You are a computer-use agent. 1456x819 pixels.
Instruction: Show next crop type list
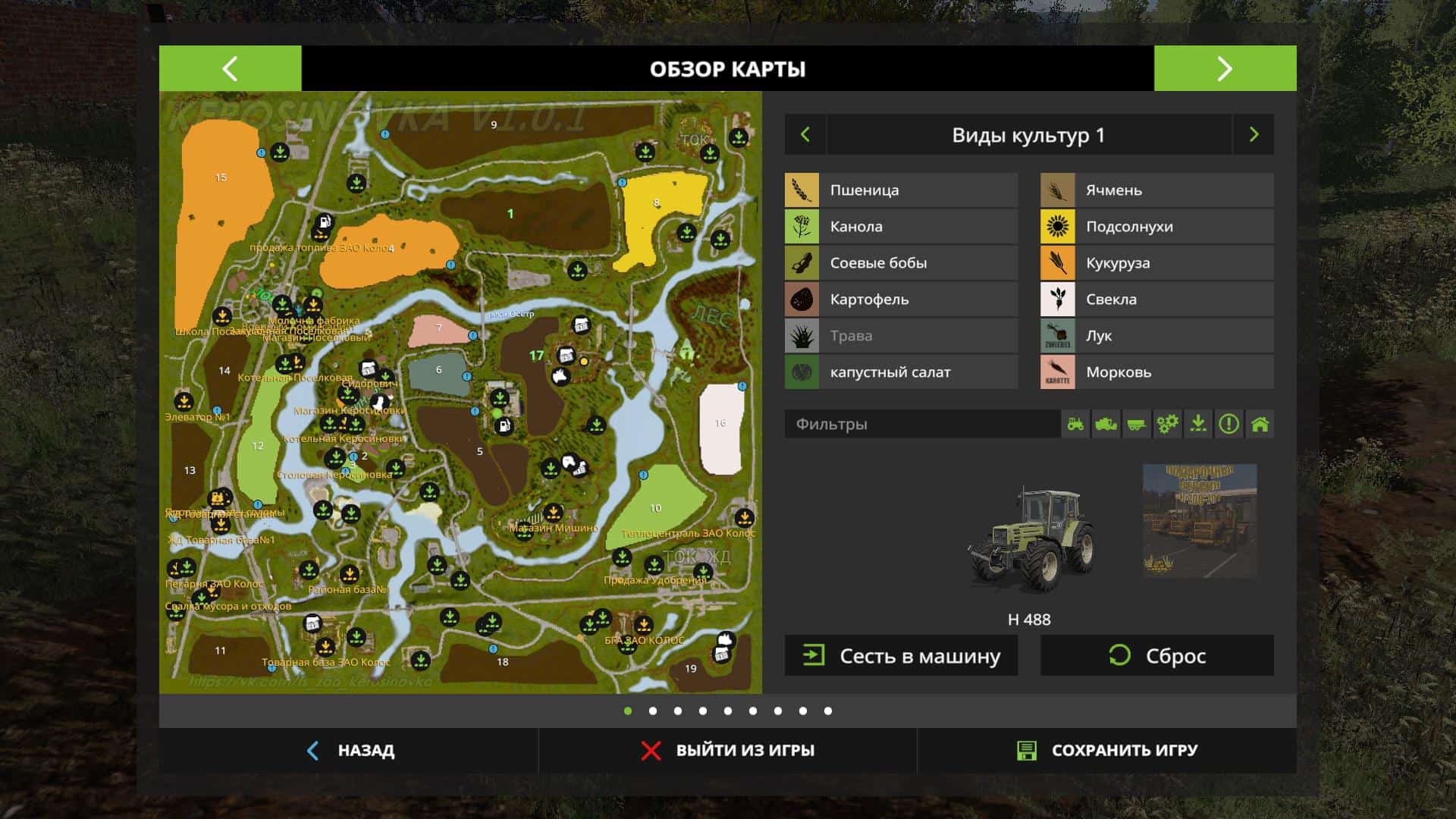pos(1254,135)
